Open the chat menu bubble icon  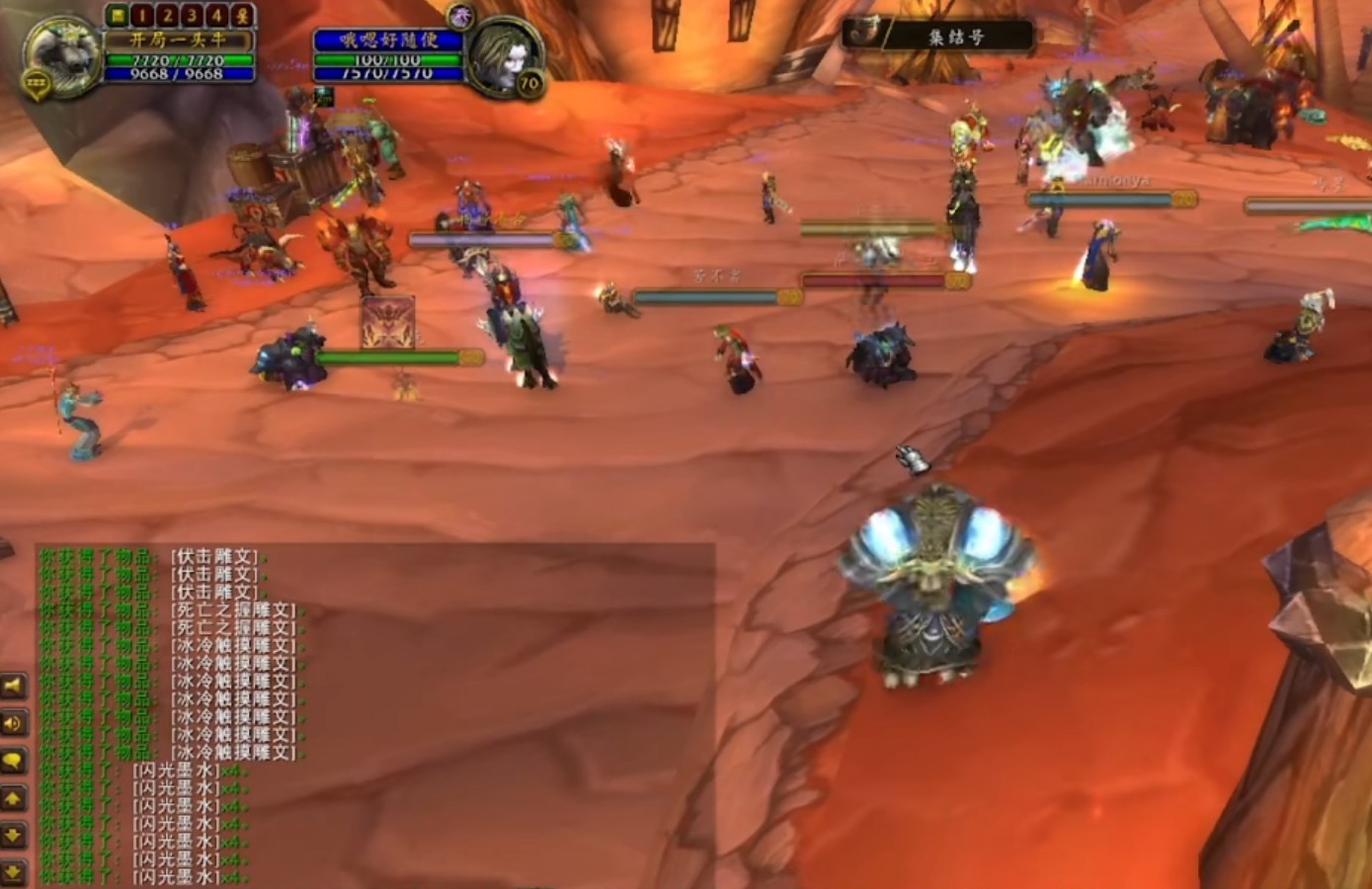point(12,759)
